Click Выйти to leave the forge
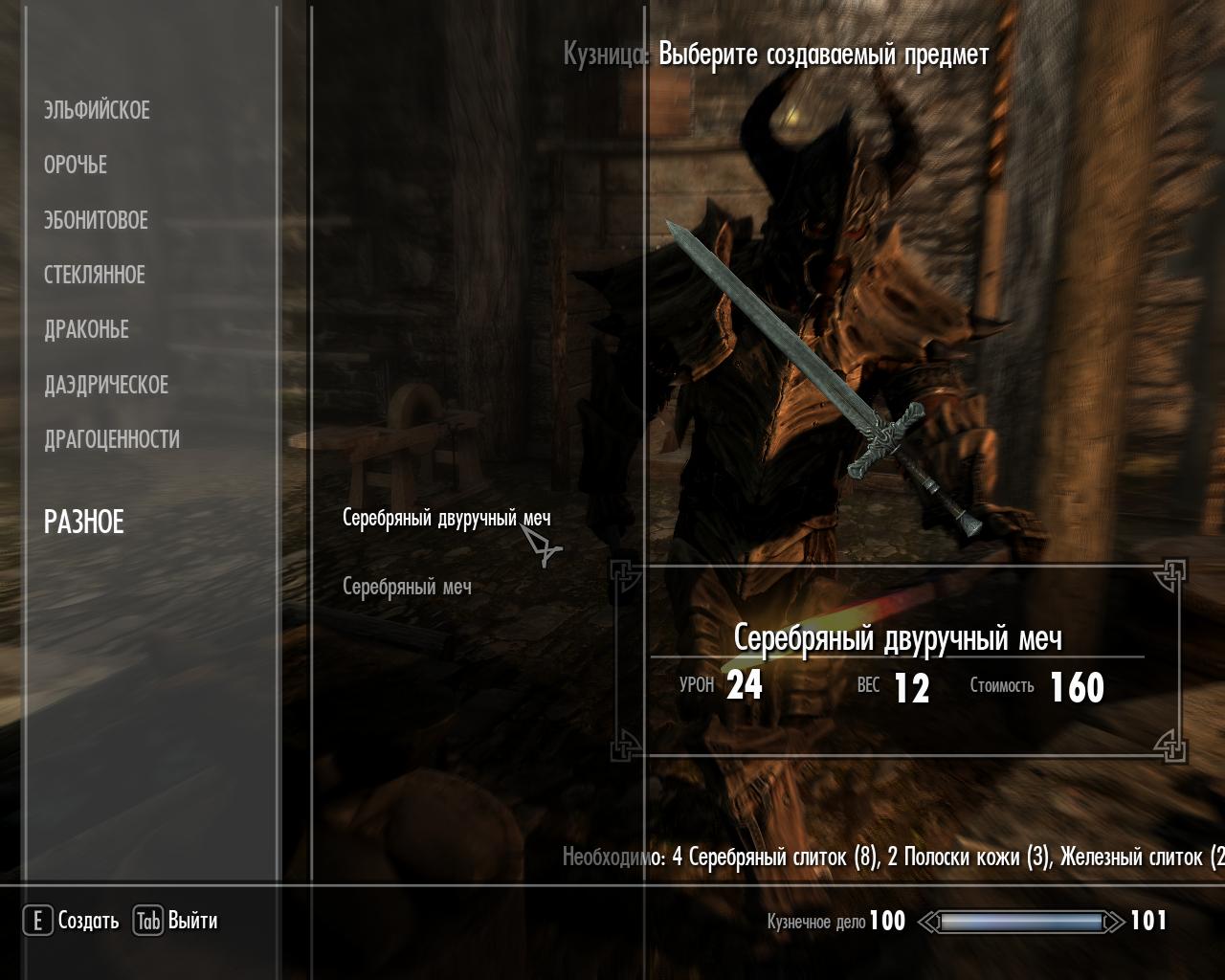 [194, 922]
